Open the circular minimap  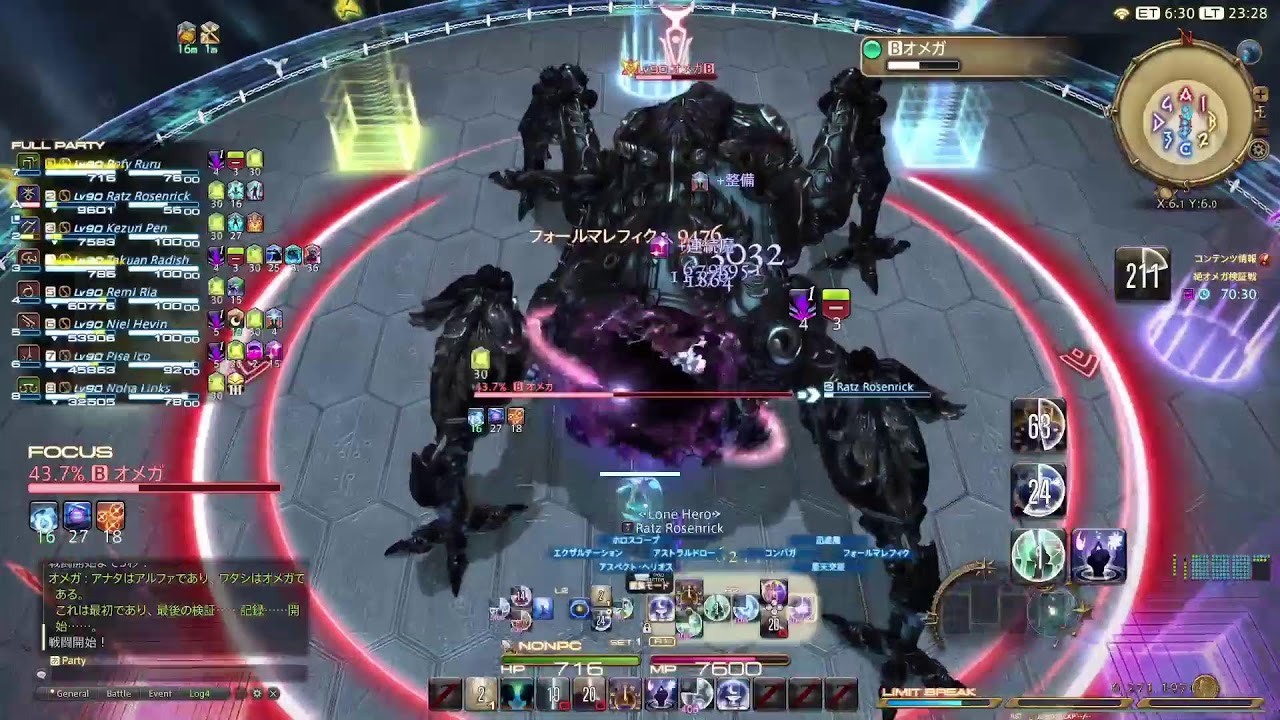click(1185, 120)
